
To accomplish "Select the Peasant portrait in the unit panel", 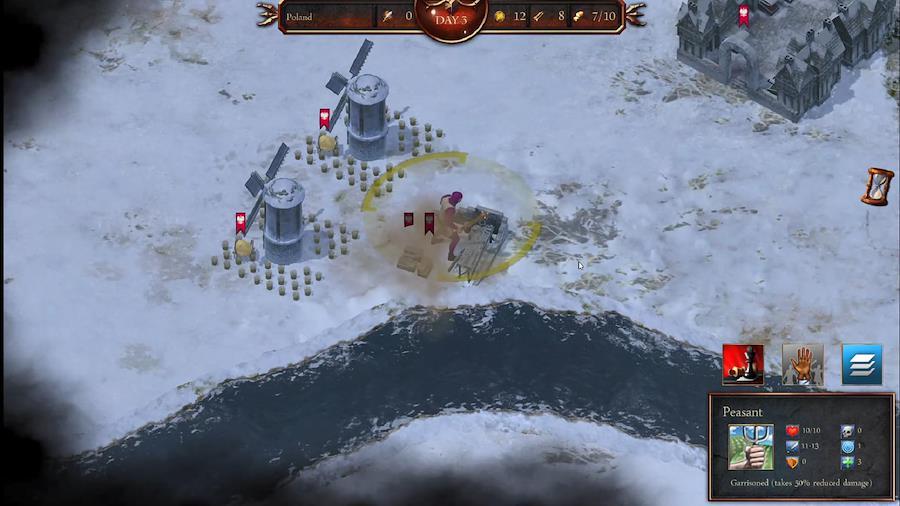I will (750, 446).
